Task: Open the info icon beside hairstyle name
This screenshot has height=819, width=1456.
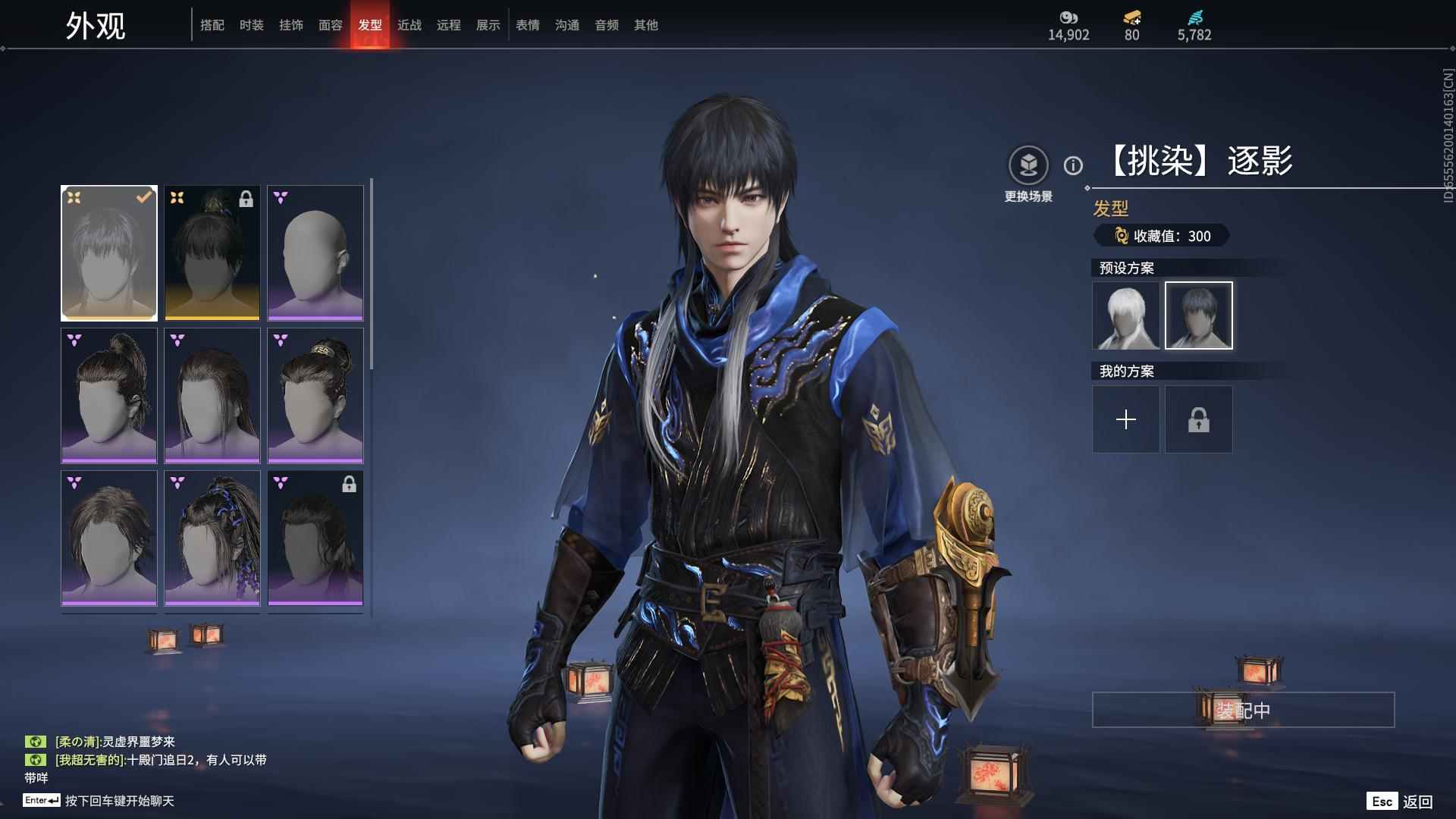Action: point(1073,165)
